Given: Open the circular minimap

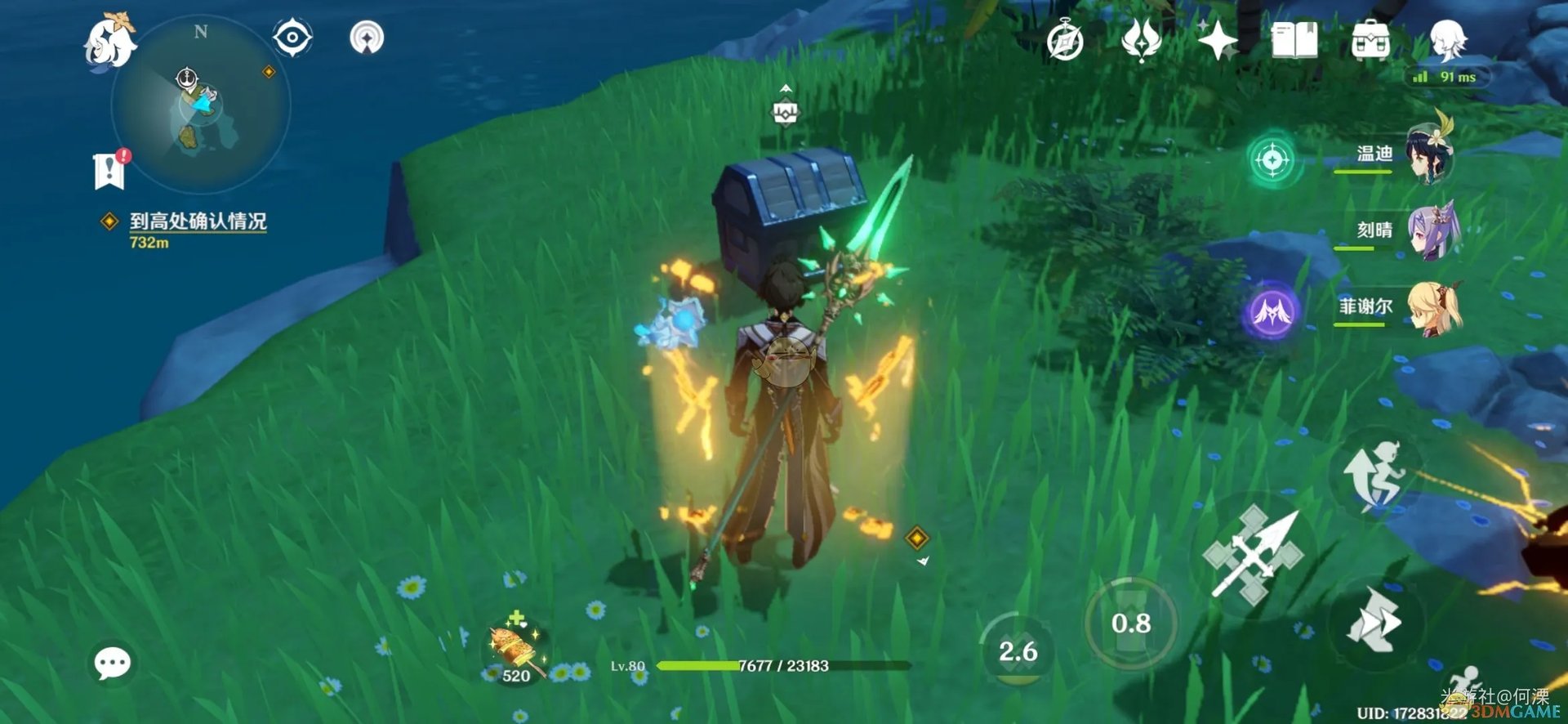Looking at the screenshot, I should [x=201, y=106].
